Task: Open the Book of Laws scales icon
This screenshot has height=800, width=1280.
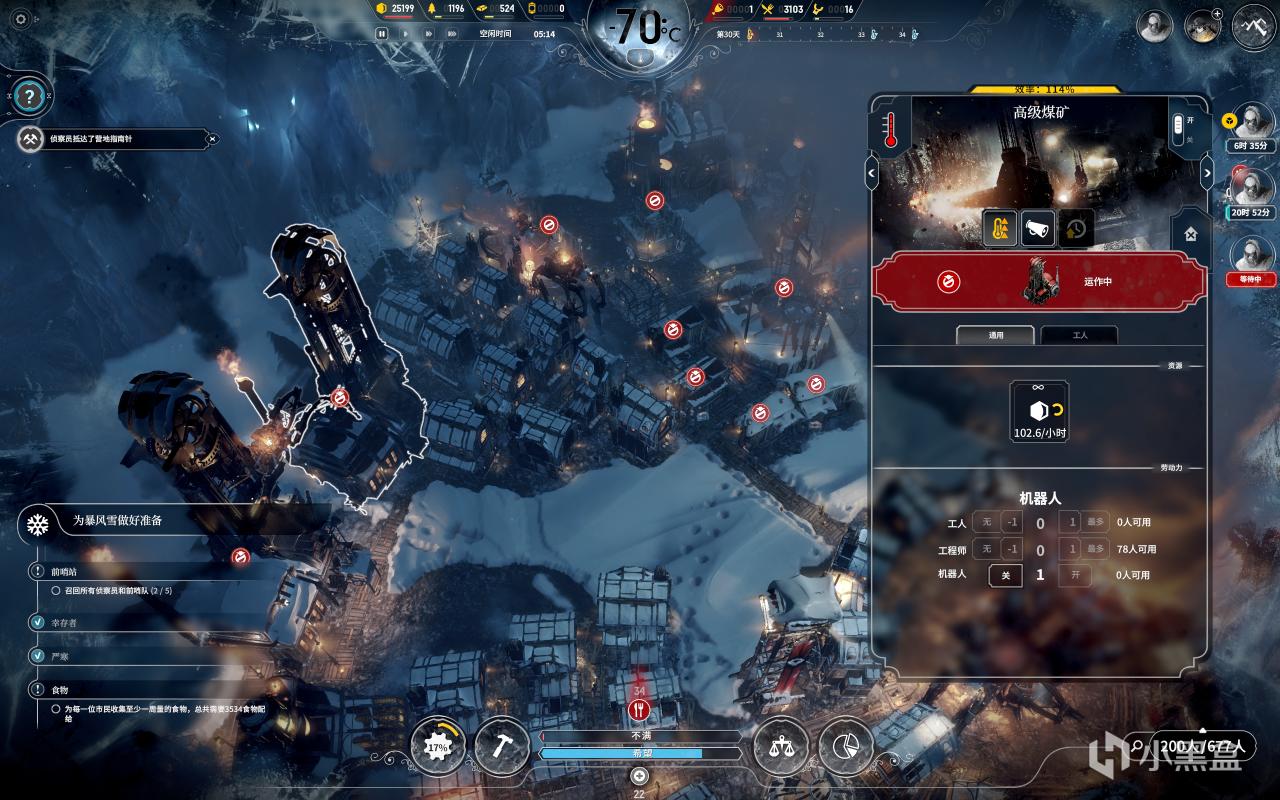Action: click(x=781, y=745)
